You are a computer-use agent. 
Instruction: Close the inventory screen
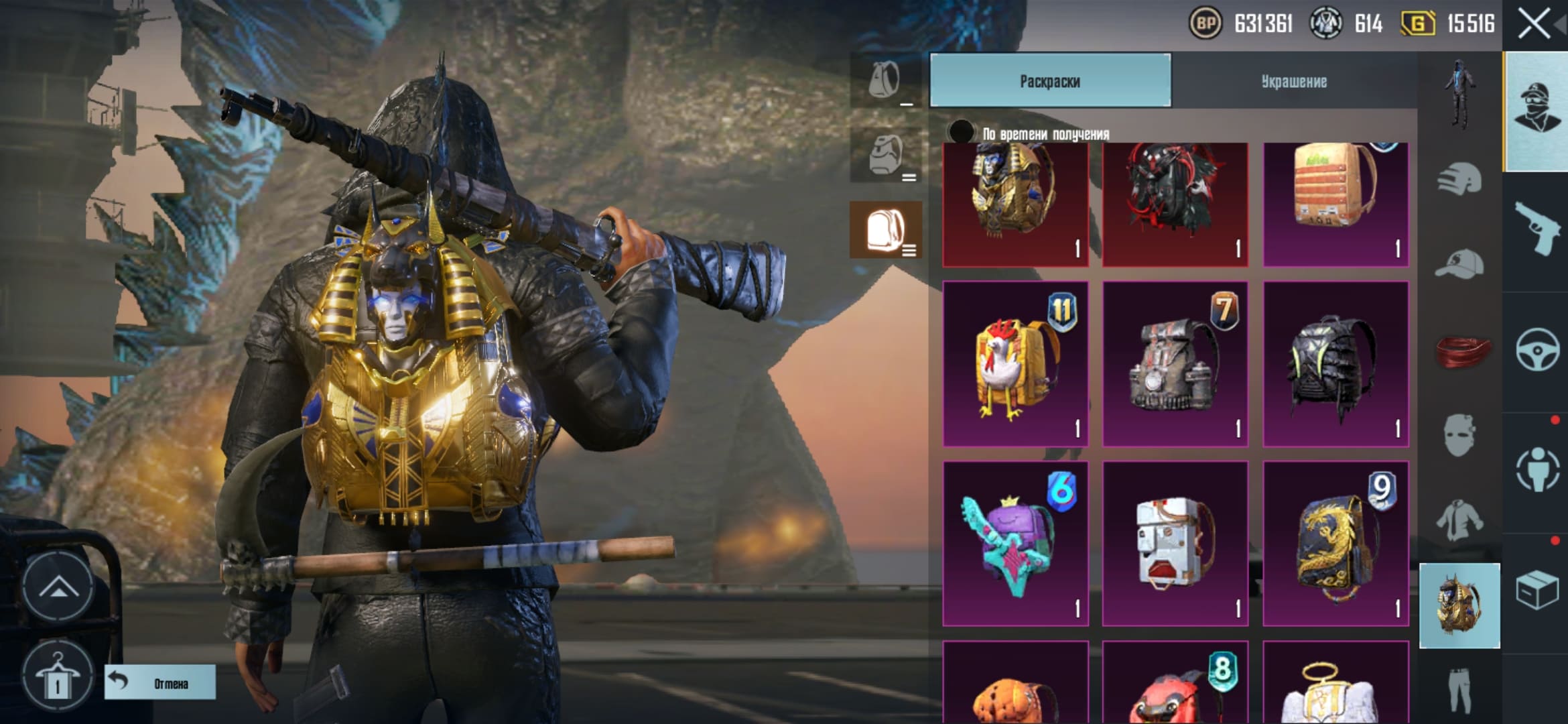pyautogui.click(x=1534, y=25)
